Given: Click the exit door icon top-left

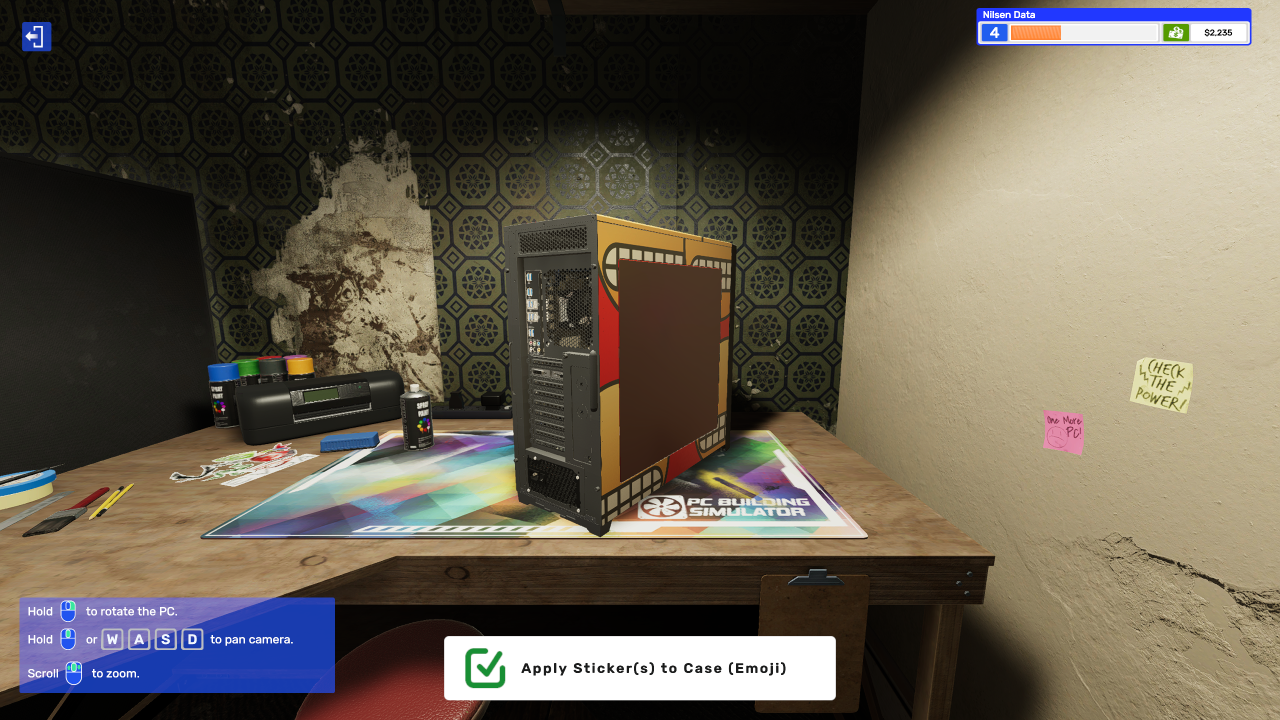Looking at the screenshot, I should coord(36,36).
